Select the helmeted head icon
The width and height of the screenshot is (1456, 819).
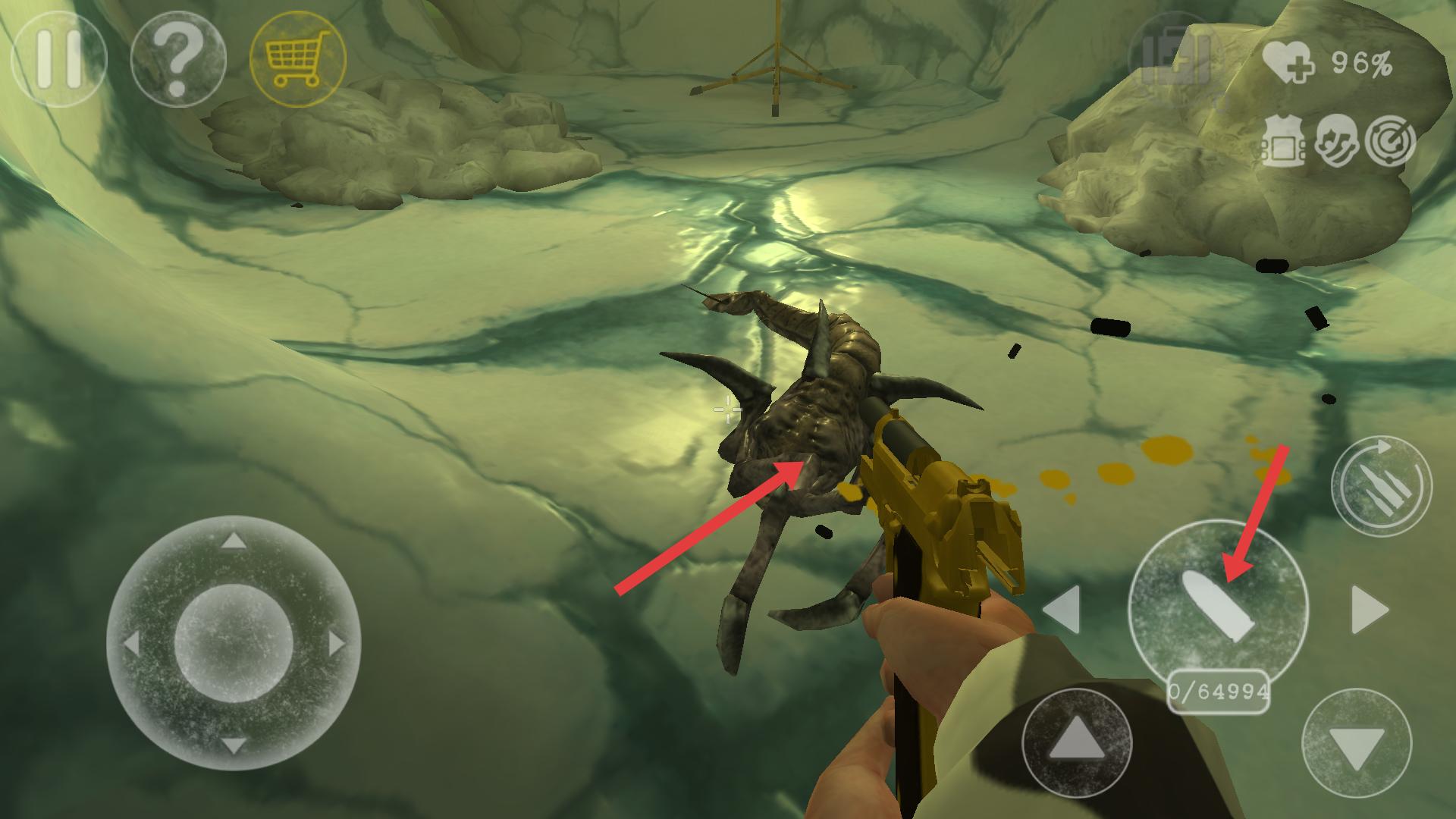(1336, 142)
